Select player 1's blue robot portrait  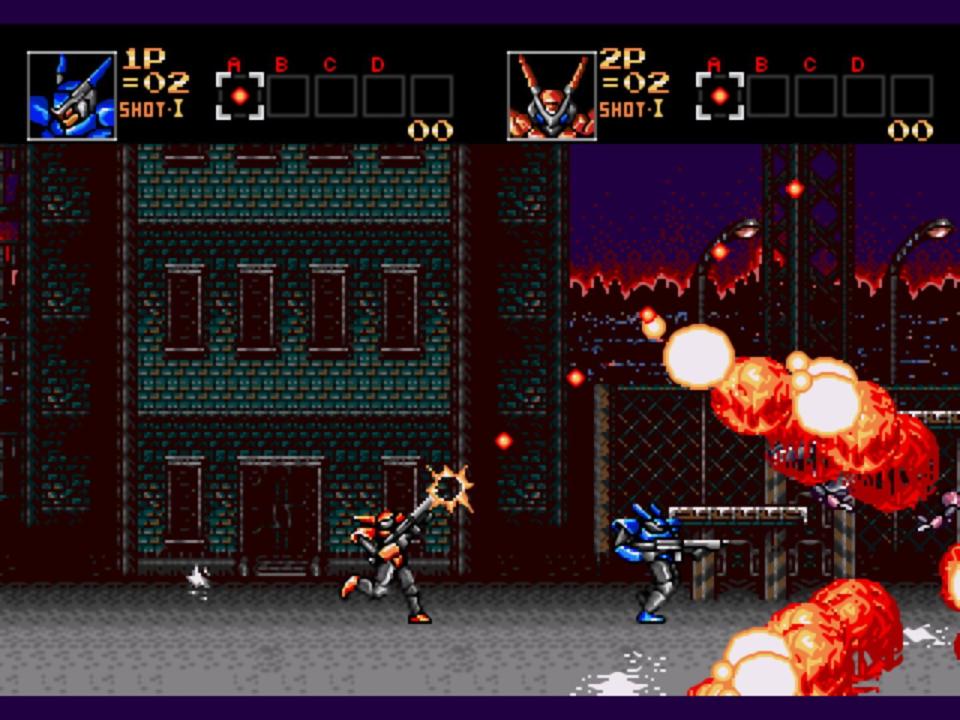click(x=71, y=96)
